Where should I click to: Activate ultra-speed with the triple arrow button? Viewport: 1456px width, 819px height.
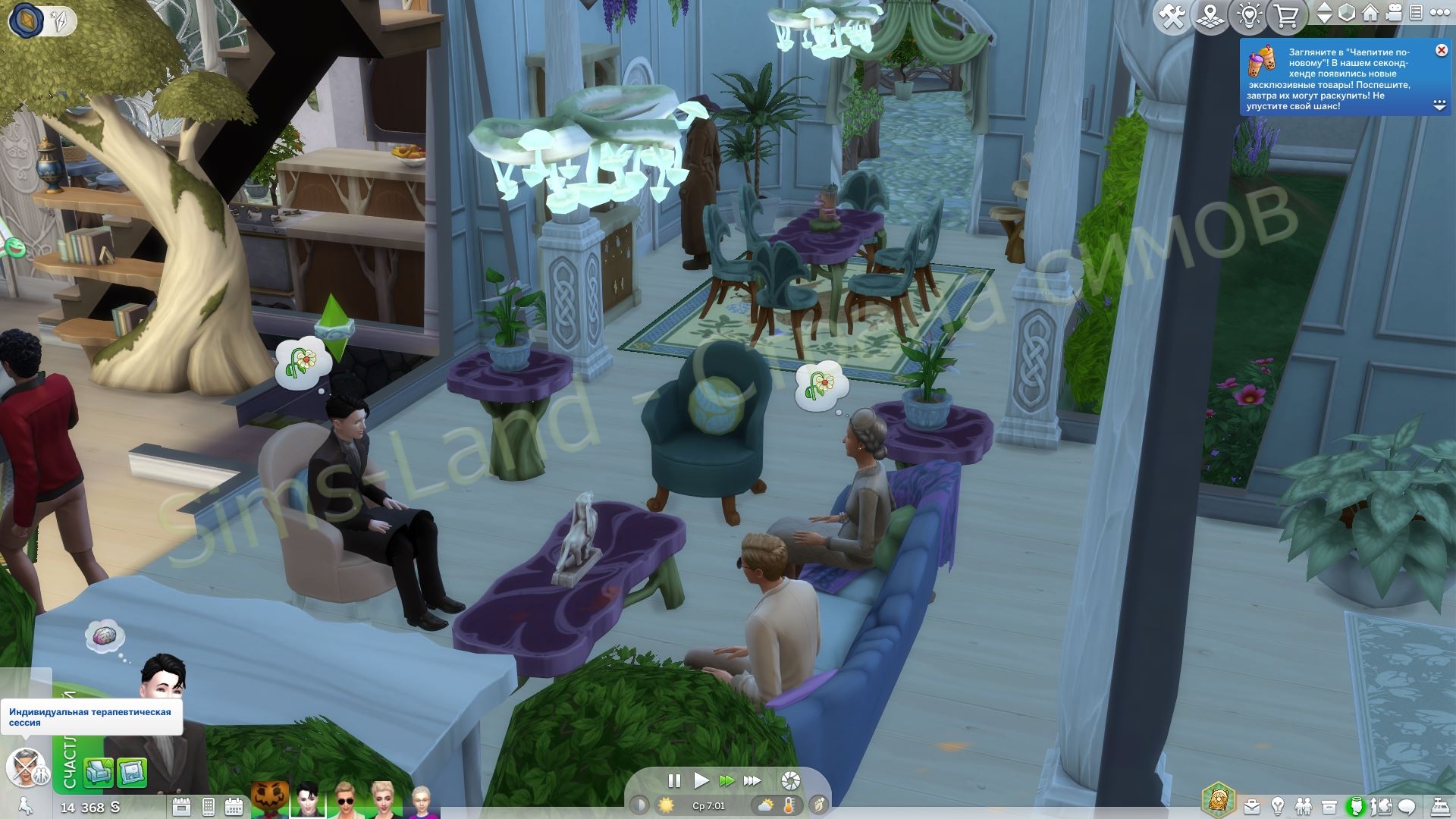click(753, 780)
